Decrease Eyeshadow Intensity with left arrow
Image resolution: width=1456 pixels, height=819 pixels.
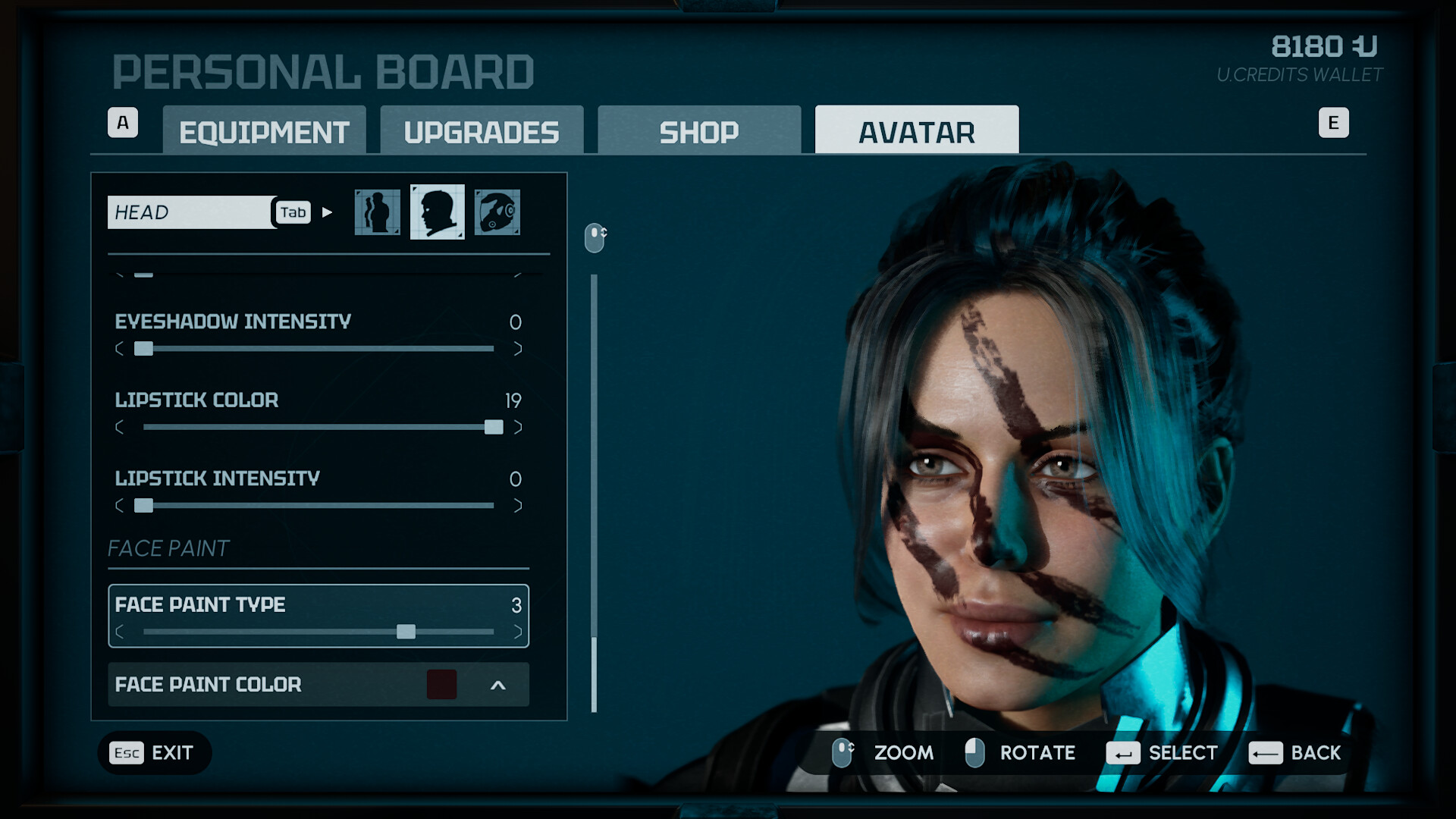point(119,349)
